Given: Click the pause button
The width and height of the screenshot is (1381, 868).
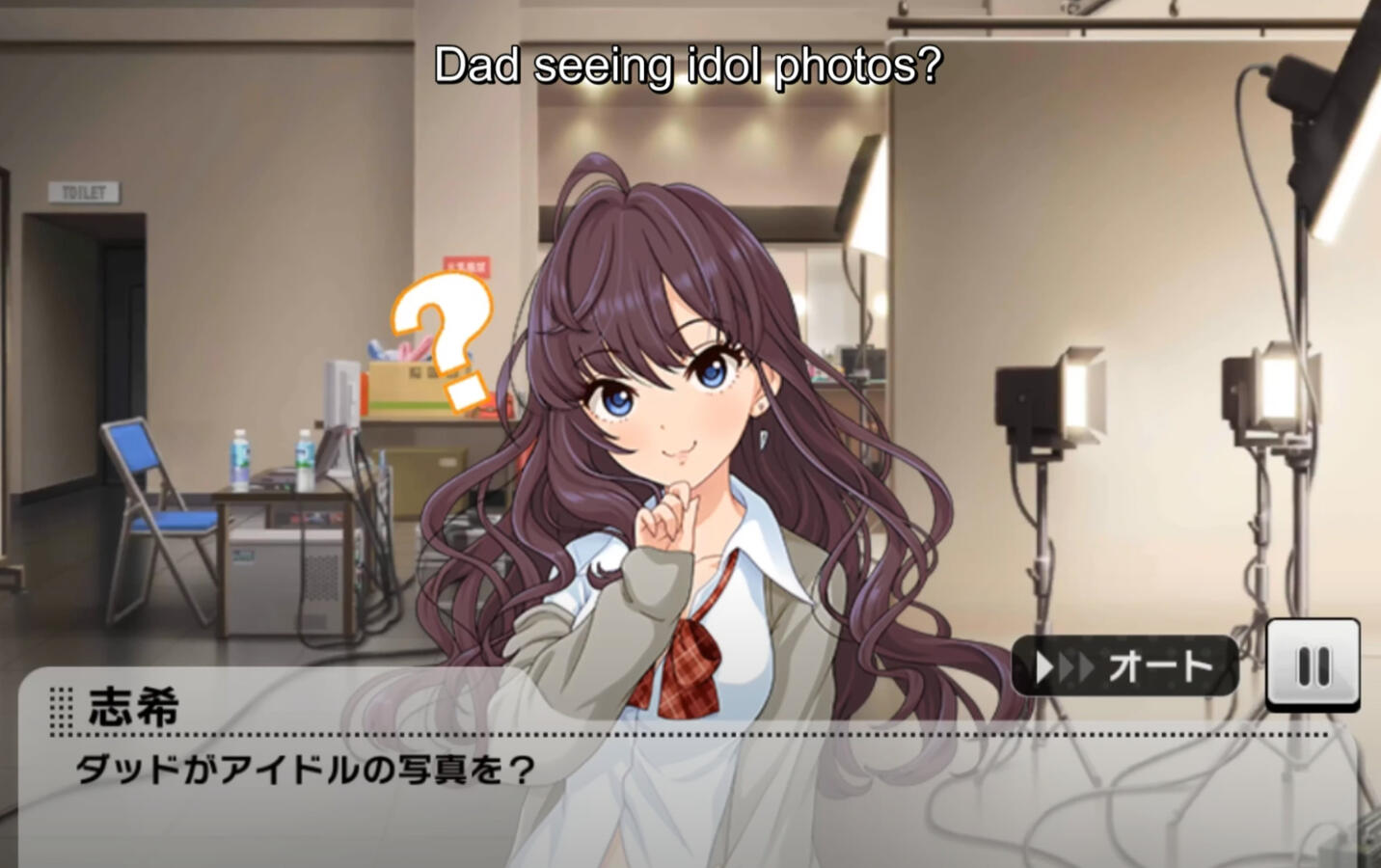Looking at the screenshot, I should click(1313, 665).
